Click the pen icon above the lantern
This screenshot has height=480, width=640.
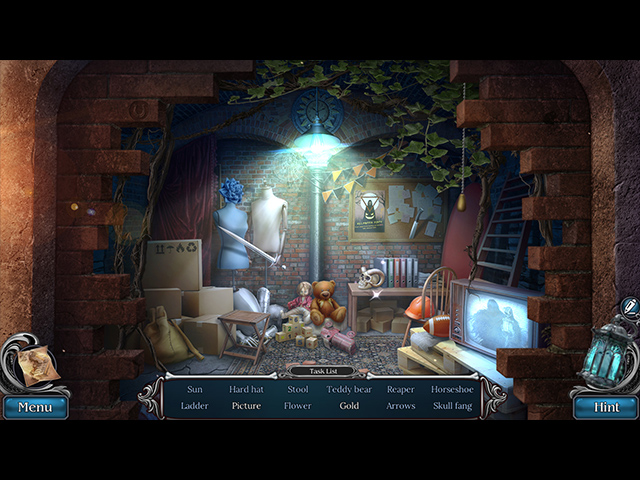[x=629, y=306]
